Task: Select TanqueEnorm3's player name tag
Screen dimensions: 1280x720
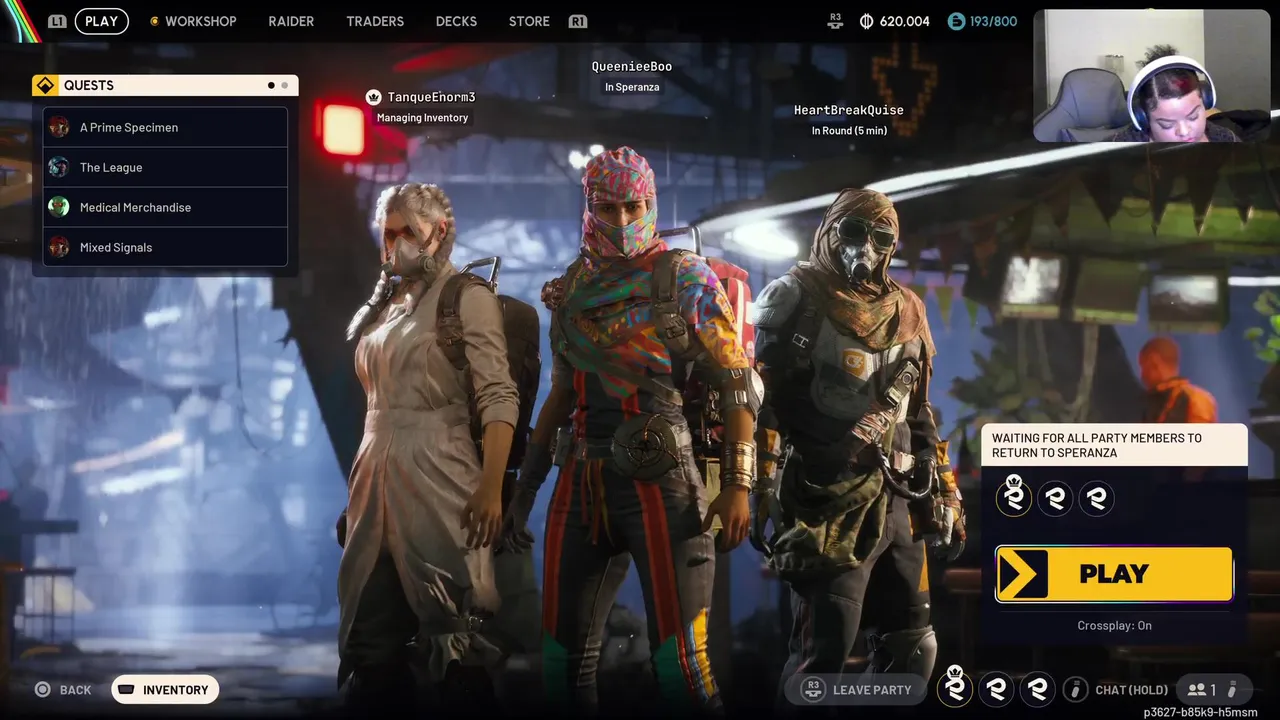Action: tap(431, 97)
